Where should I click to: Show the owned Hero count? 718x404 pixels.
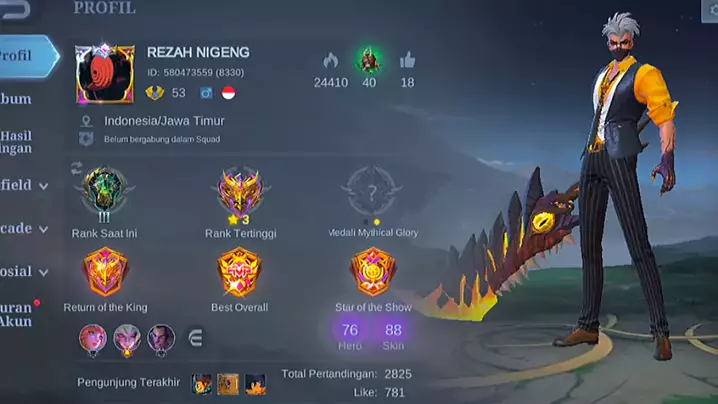(350, 334)
